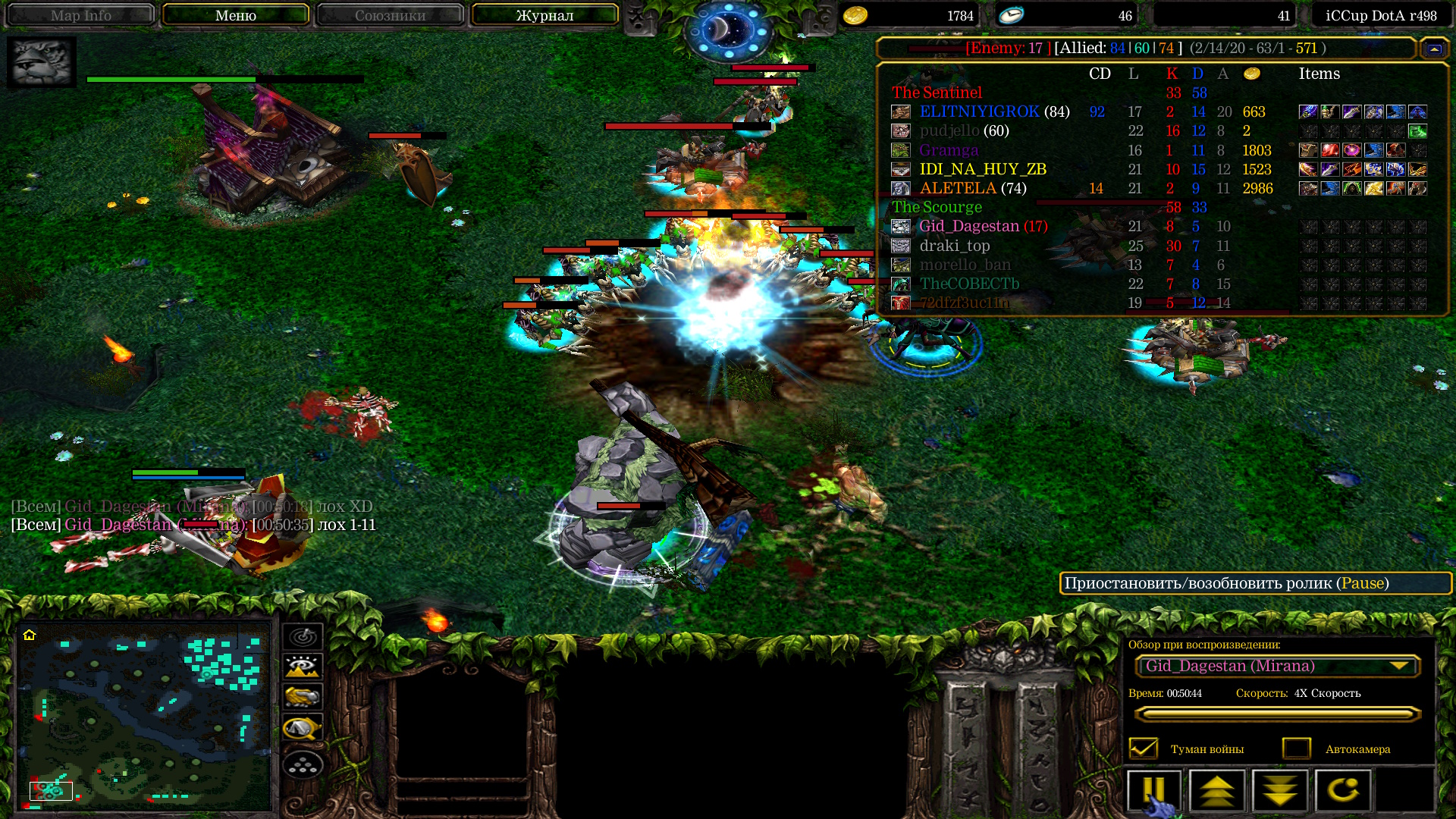Select the hero portrait icon
This screenshot has width=1456, height=819.
(42, 62)
